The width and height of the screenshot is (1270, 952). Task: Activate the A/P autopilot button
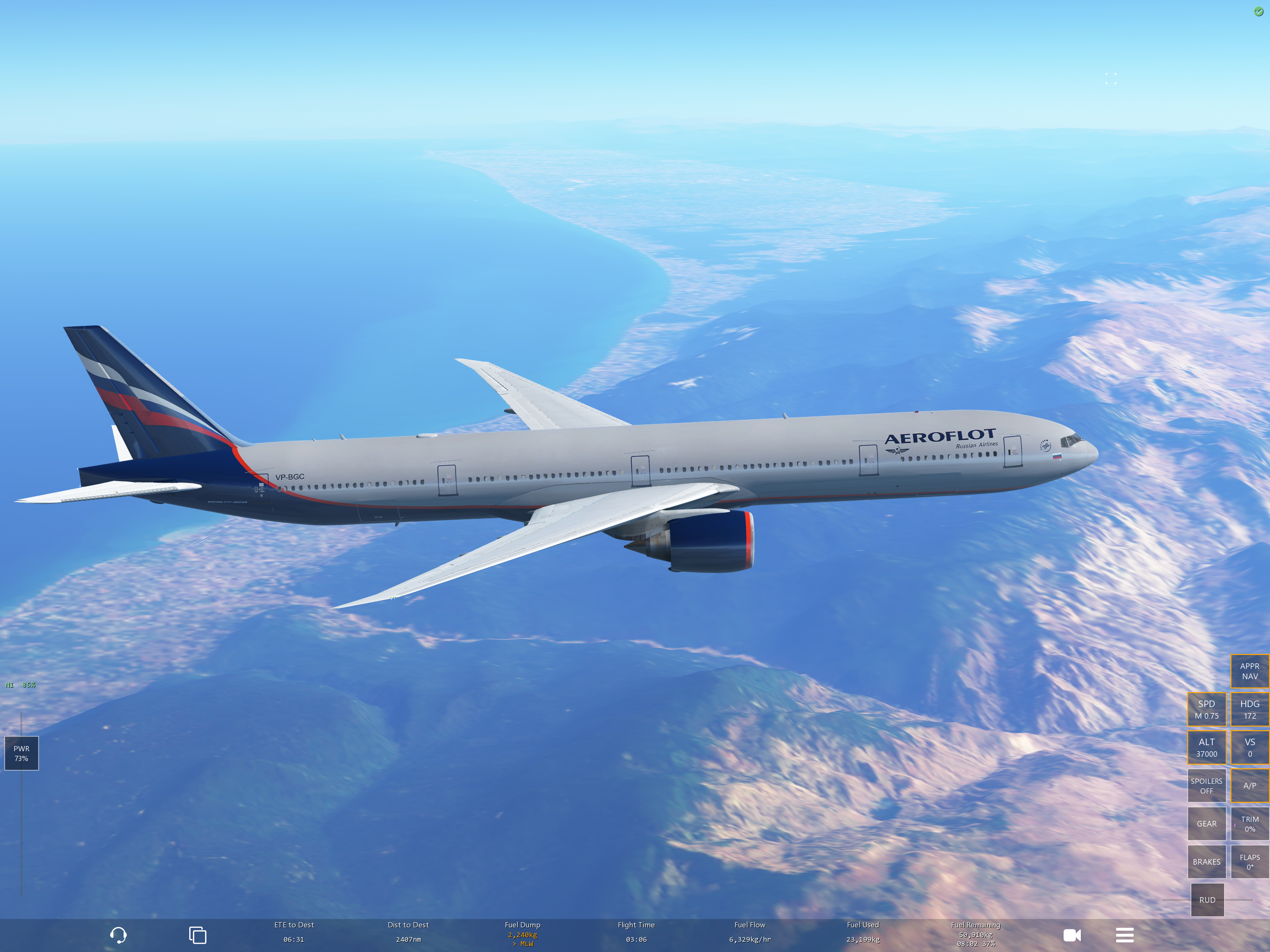(x=1250, y=786)
